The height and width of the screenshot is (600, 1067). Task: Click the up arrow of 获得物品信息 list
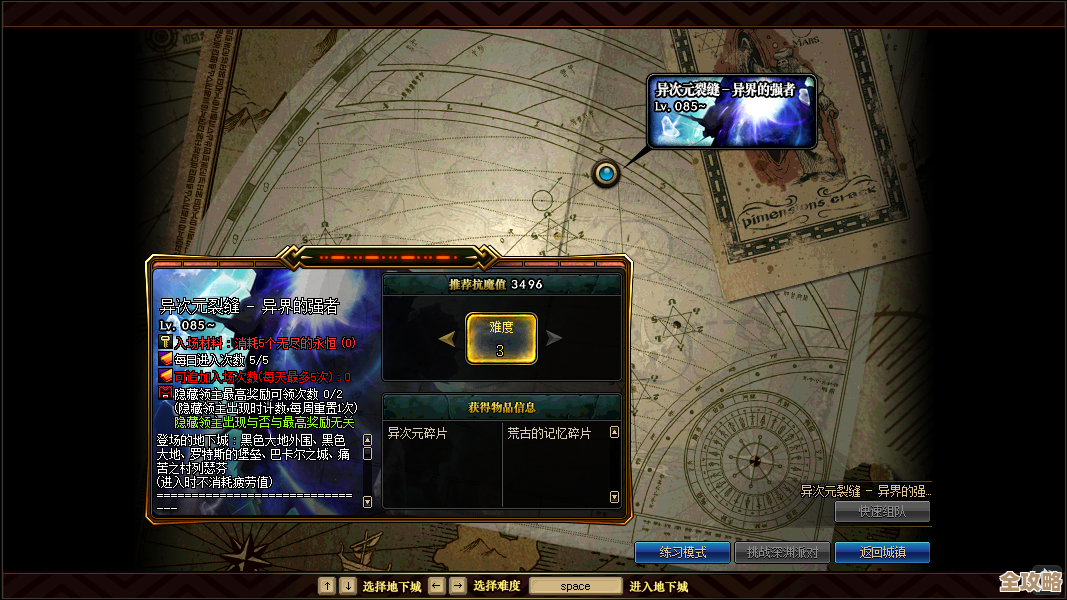(x=614, y=433)
